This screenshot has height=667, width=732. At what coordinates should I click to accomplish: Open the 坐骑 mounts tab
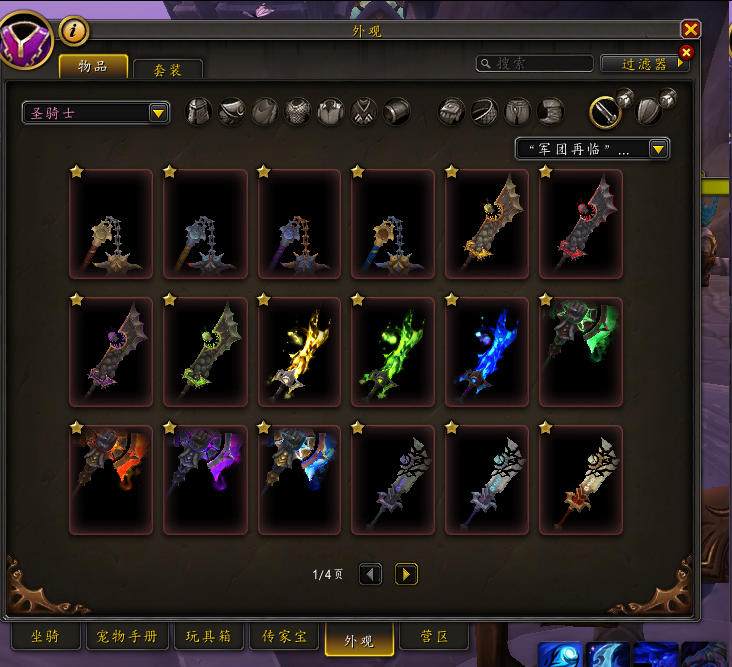pyautogui.click(x=44, y=637)
